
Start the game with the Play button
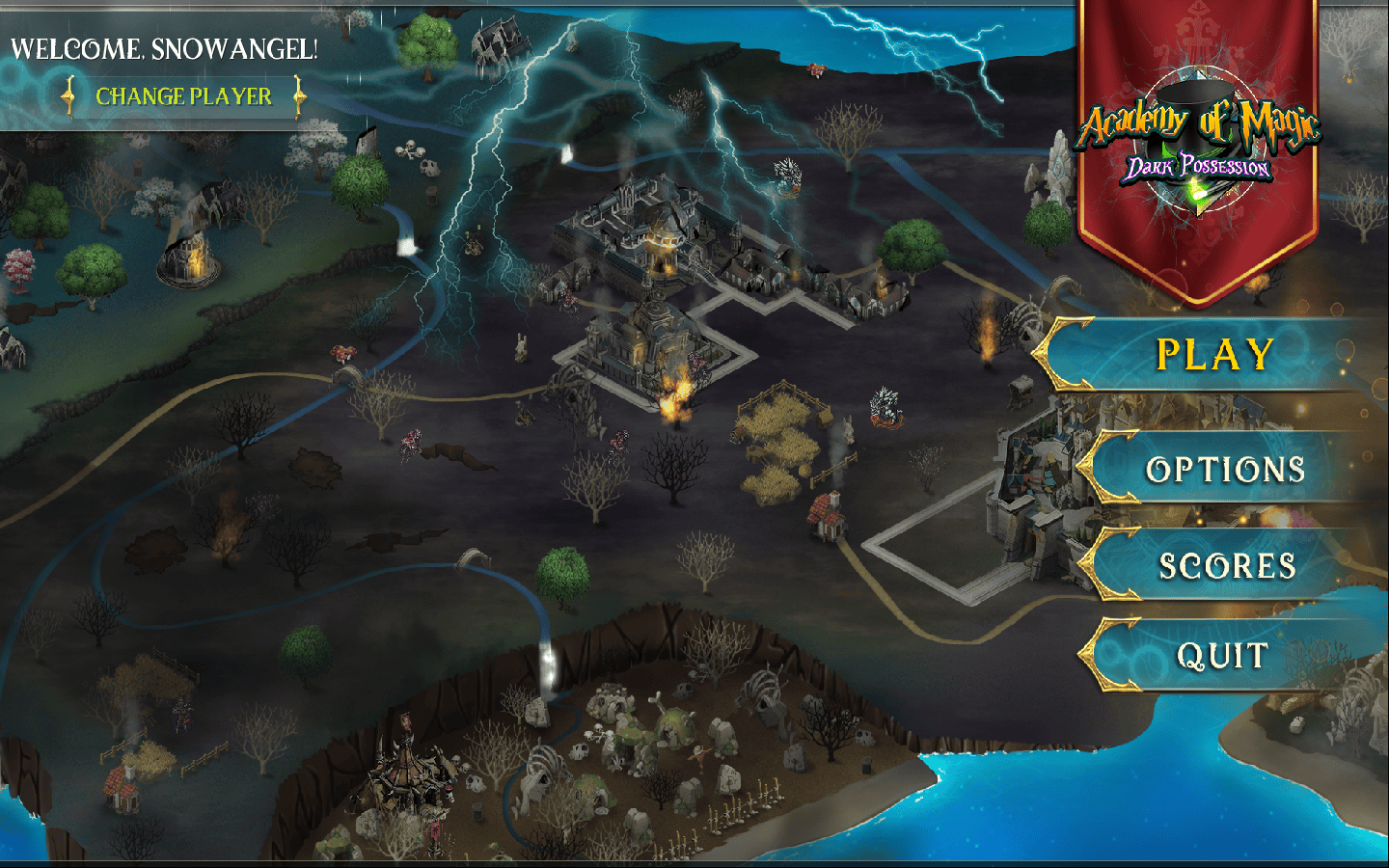(1214, 355)
